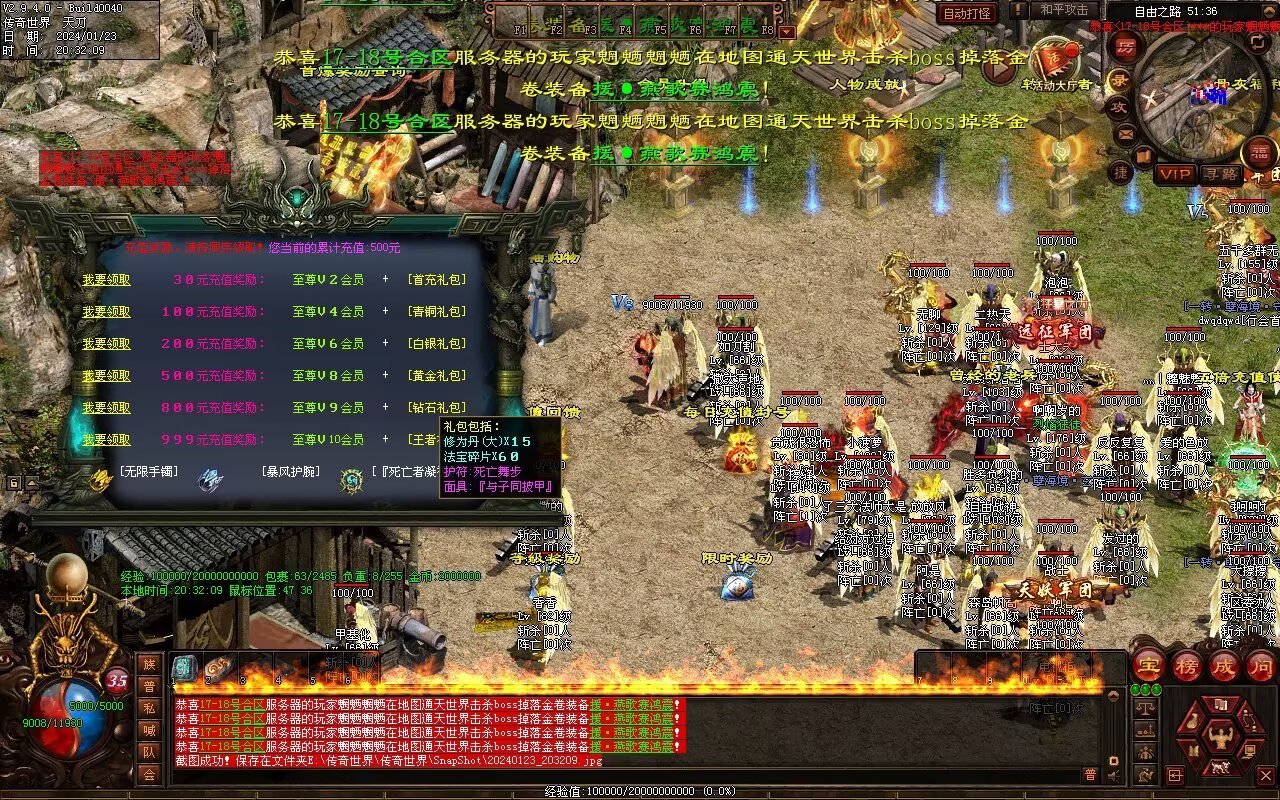
Task: Click the mail envelope icon
Action: coord(1126,133)
